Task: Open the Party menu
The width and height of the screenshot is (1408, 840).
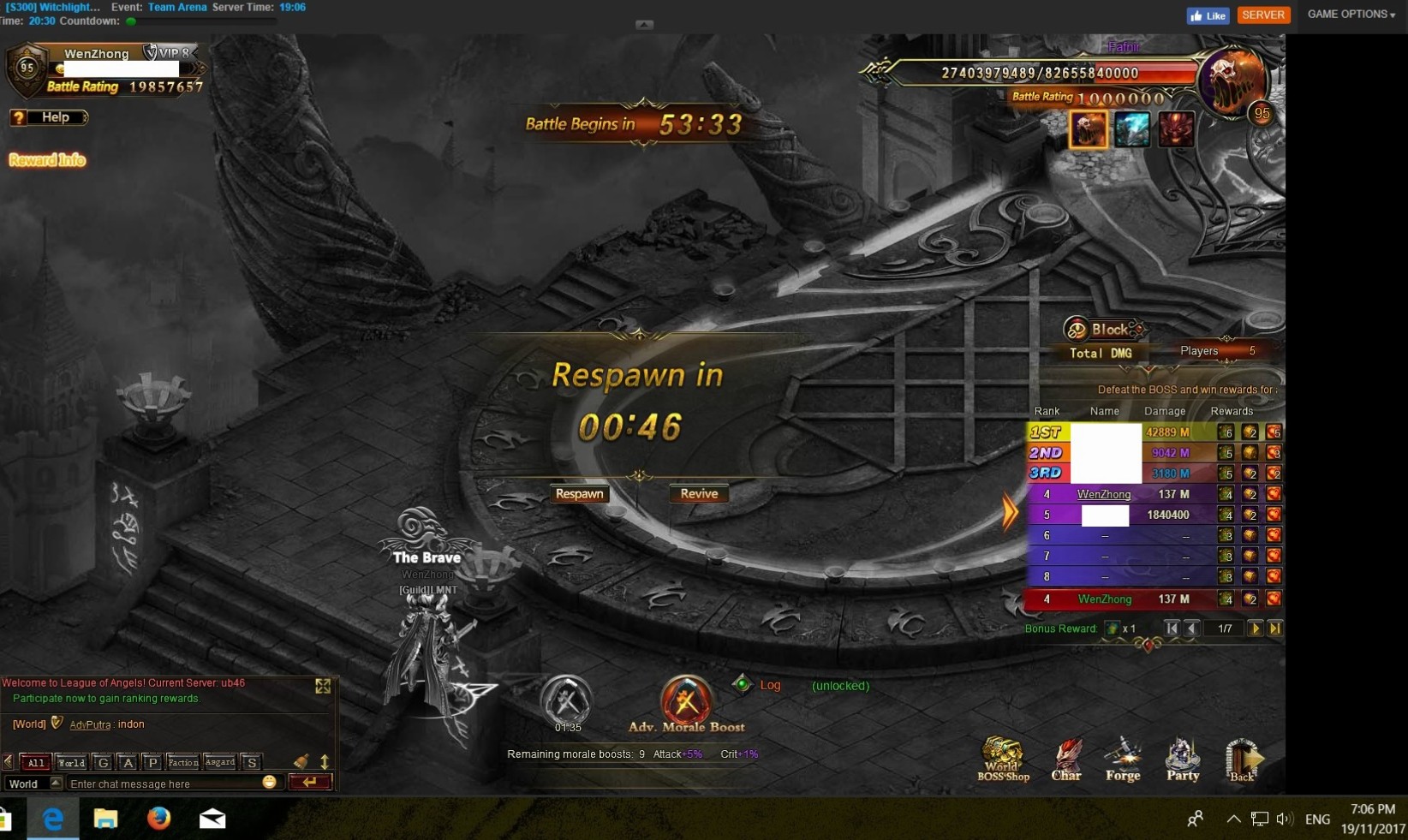Action: (1183, 760)
